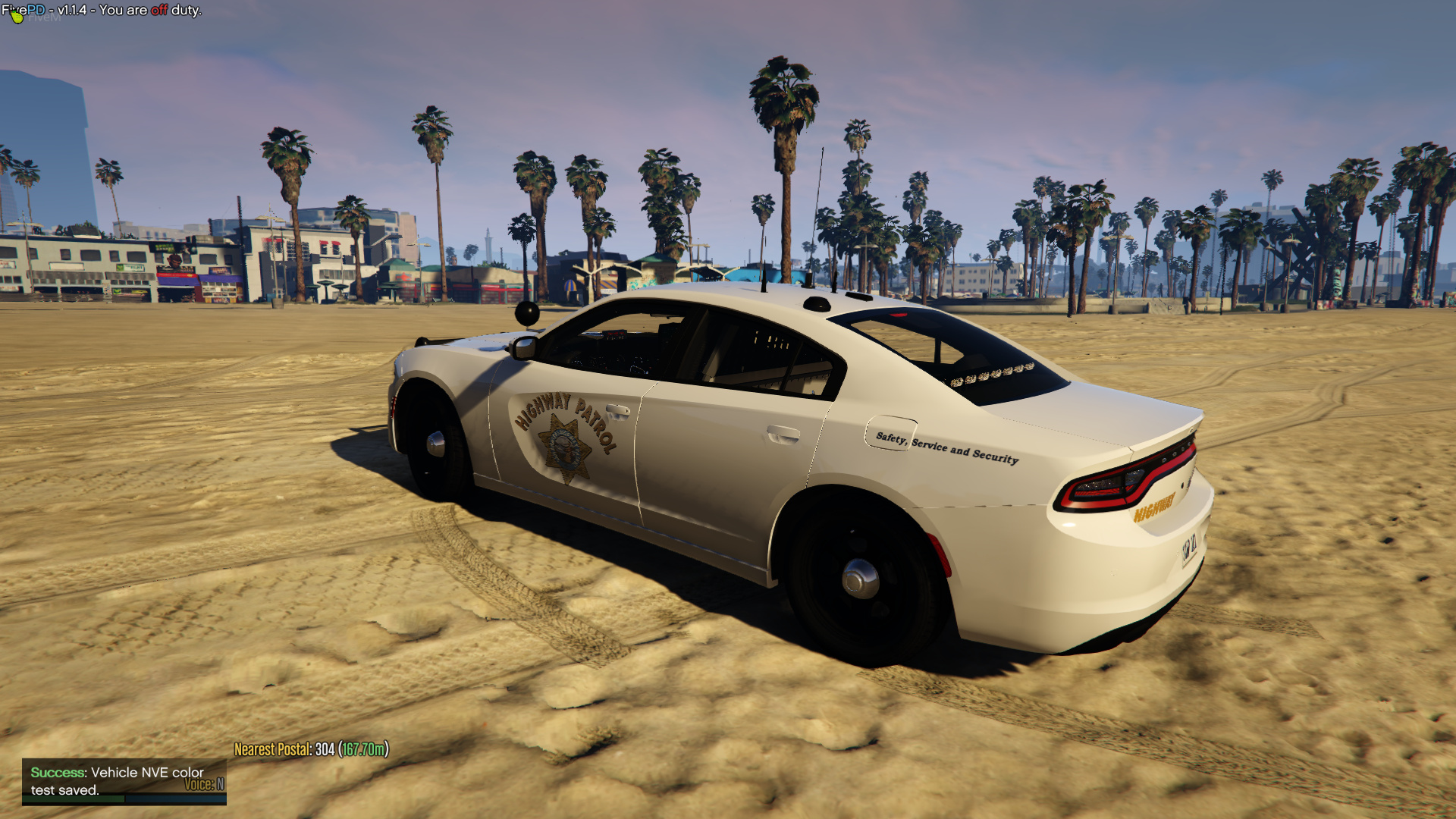The height and width of the screenshot is (819, 1456).
Task: Click the Success notification checkmark area
Action: coord(55,772)
